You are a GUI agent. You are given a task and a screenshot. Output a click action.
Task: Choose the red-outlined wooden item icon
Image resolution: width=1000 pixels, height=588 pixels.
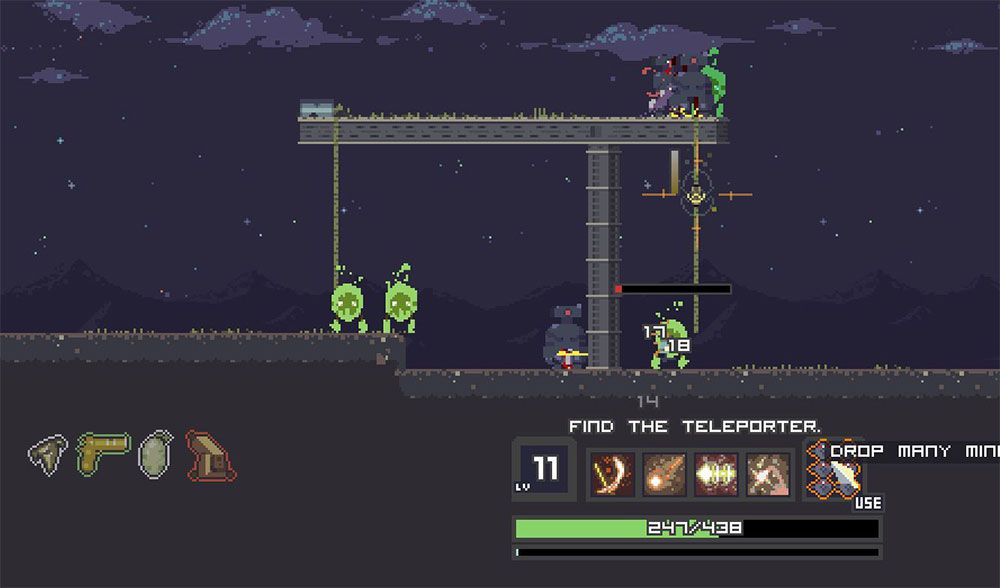[210, 455]
